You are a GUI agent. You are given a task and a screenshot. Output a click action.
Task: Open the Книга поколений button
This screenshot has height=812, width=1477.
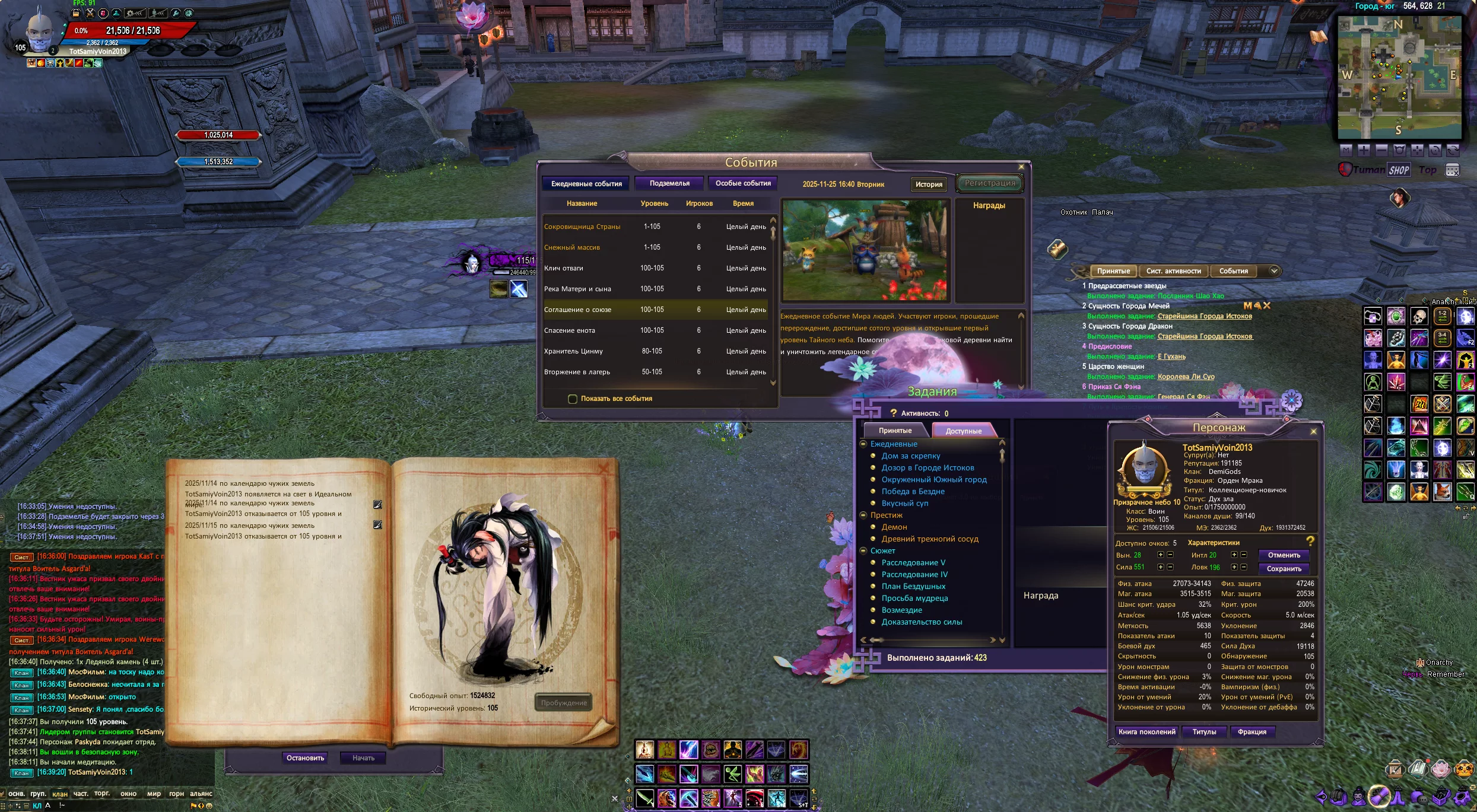(x=1146, y=732)
